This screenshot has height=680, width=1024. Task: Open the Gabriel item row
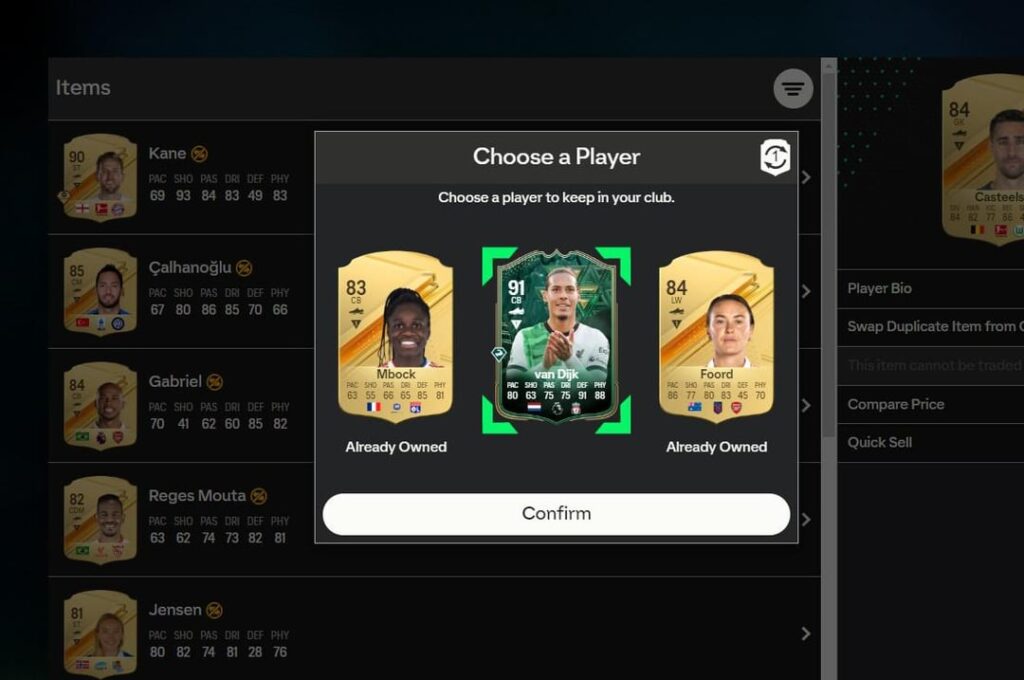[180, 405]
